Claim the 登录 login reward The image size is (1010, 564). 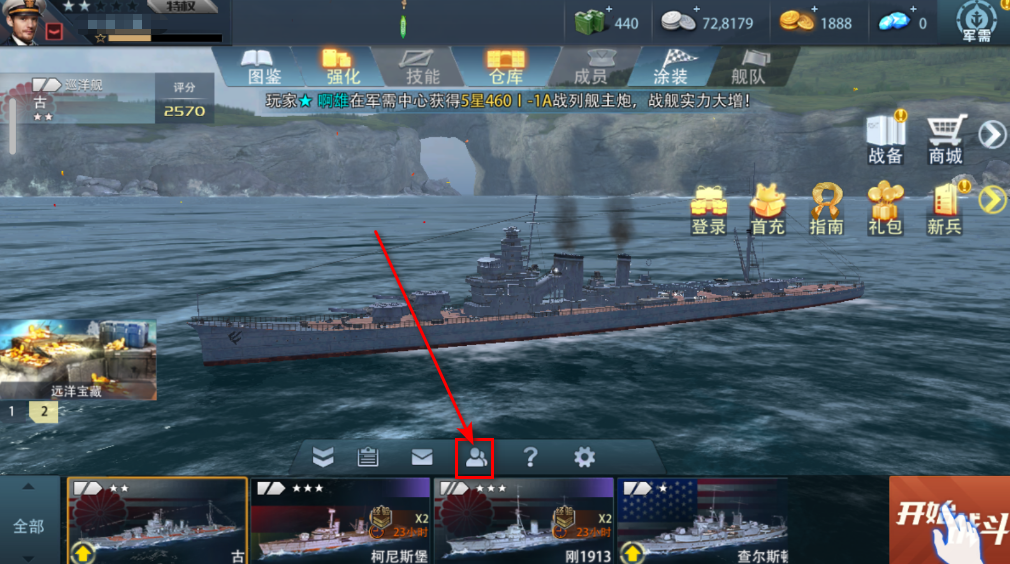(708, 209)
